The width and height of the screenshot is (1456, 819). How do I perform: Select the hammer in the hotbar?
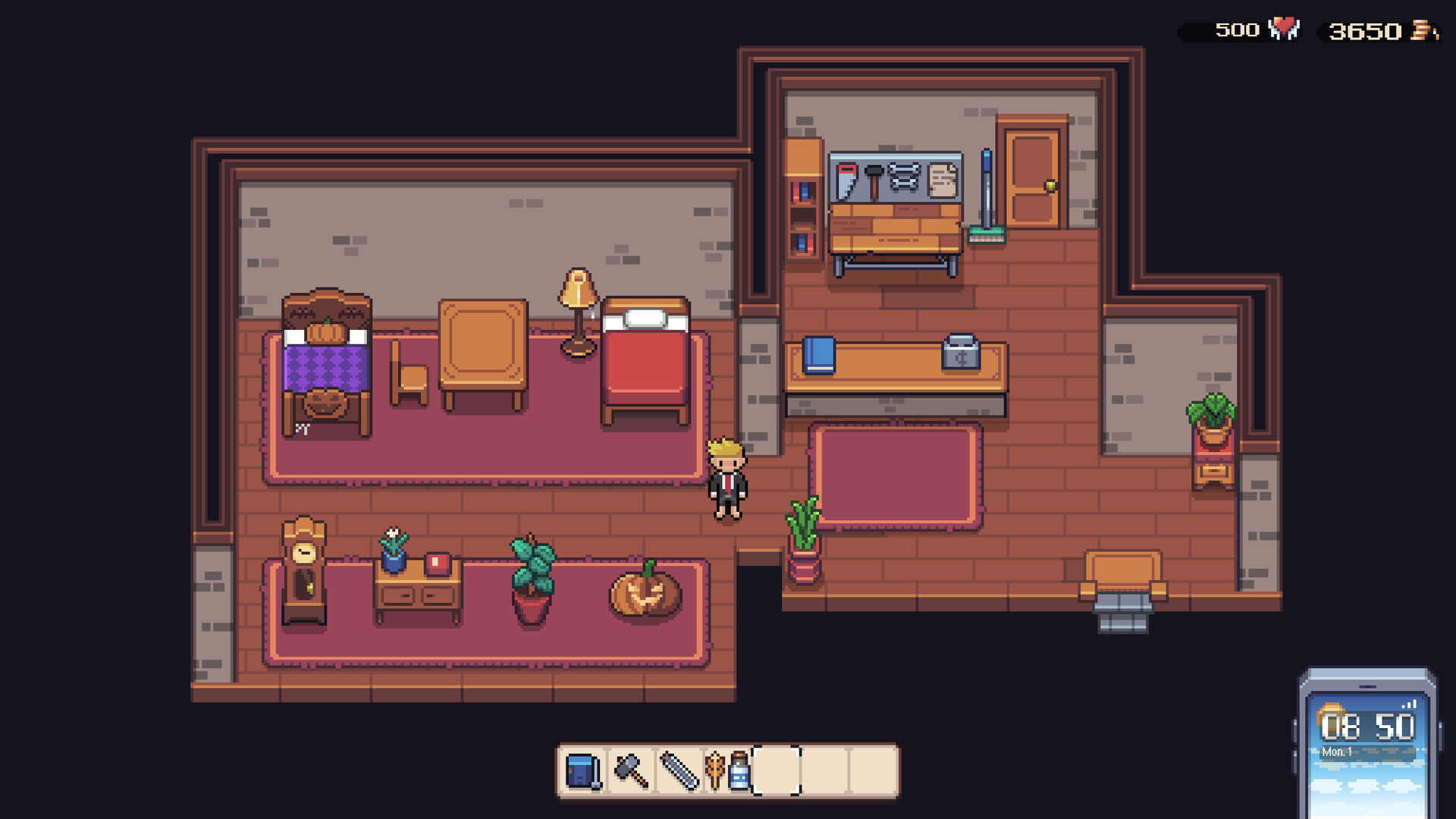[632, 770]
